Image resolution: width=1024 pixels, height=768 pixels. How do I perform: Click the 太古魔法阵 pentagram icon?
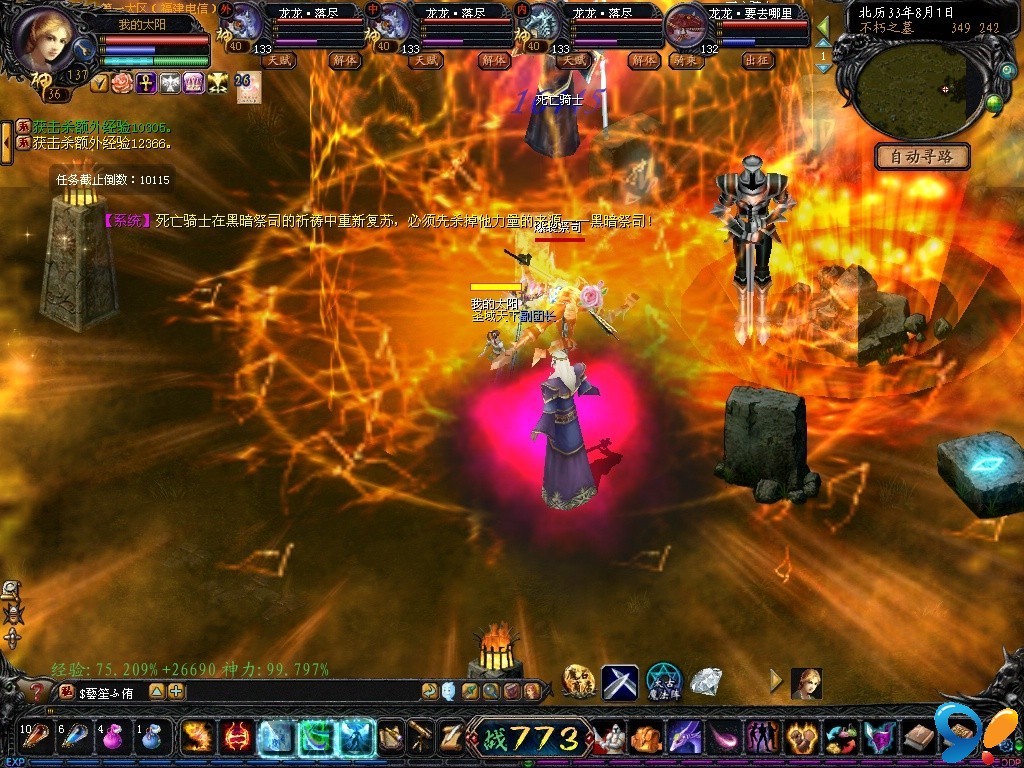tap(663, 681)
